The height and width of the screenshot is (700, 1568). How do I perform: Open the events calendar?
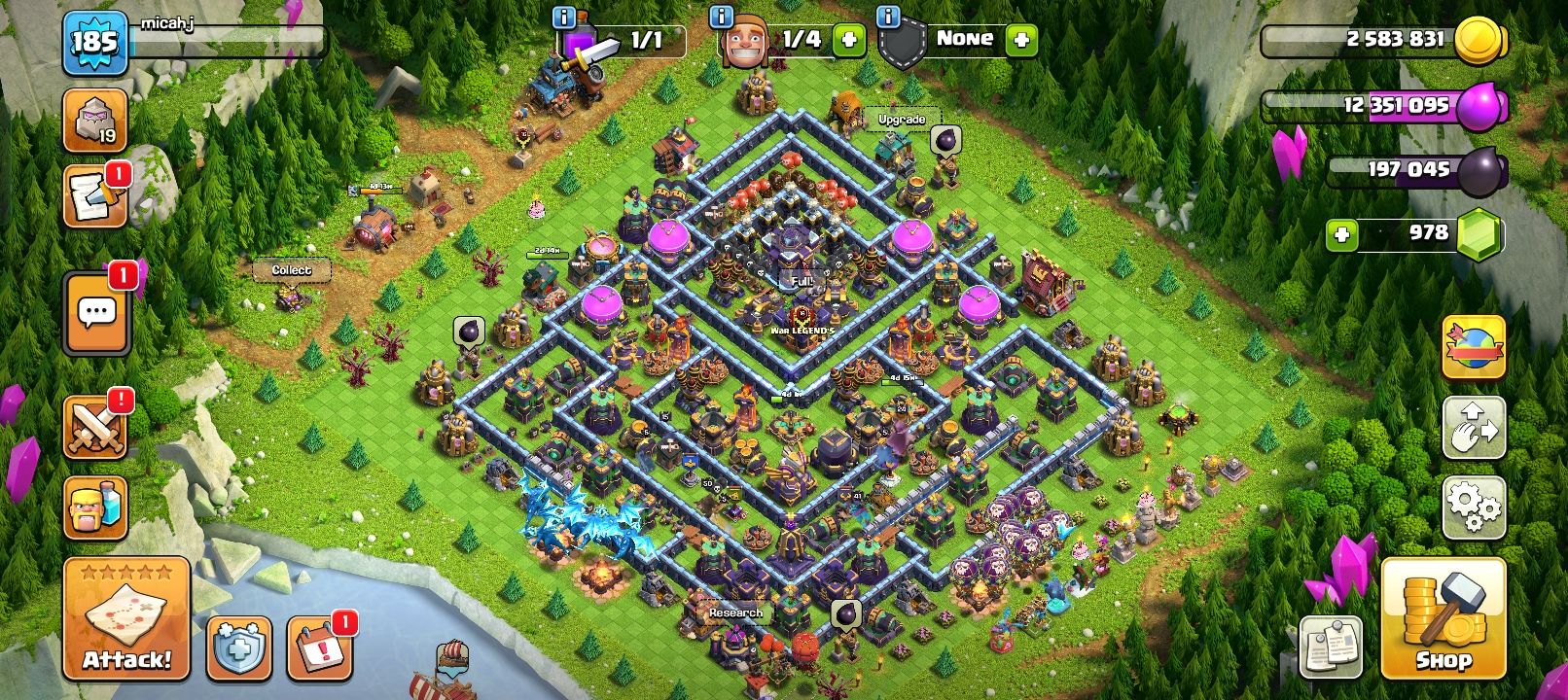319,648
